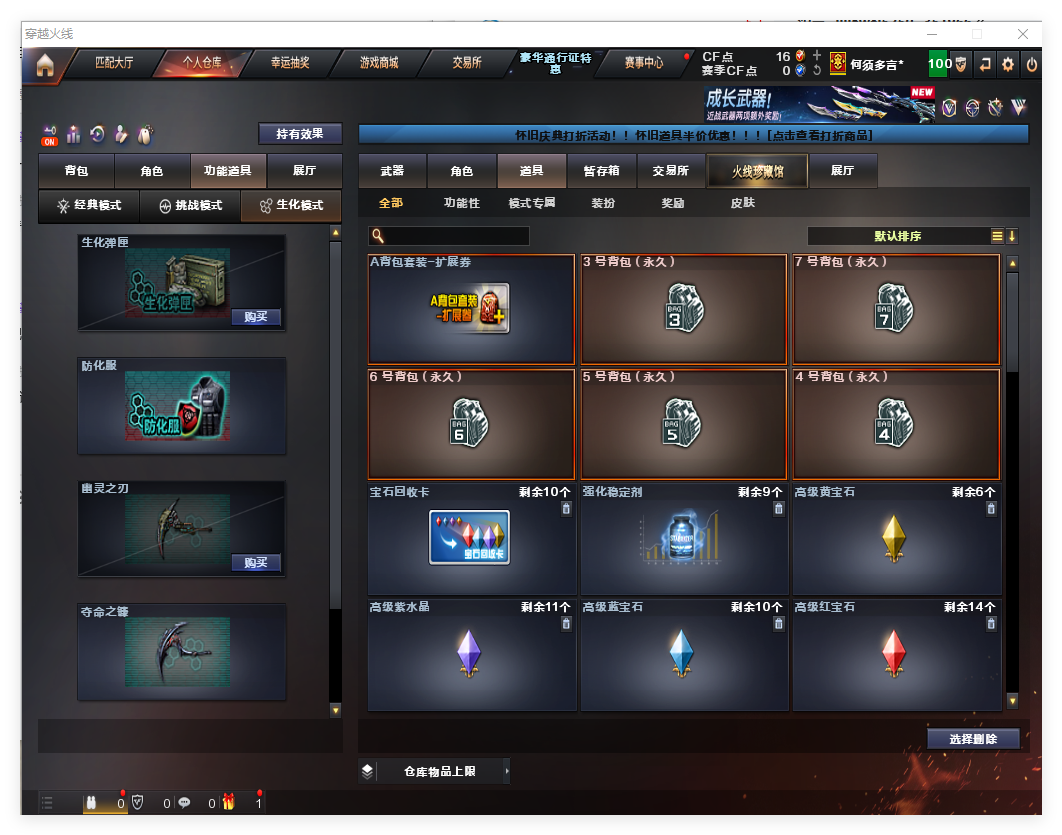Buy the 生化弹匣 item
This screenshot has width=1062, height=835.
tap(256, 317)
